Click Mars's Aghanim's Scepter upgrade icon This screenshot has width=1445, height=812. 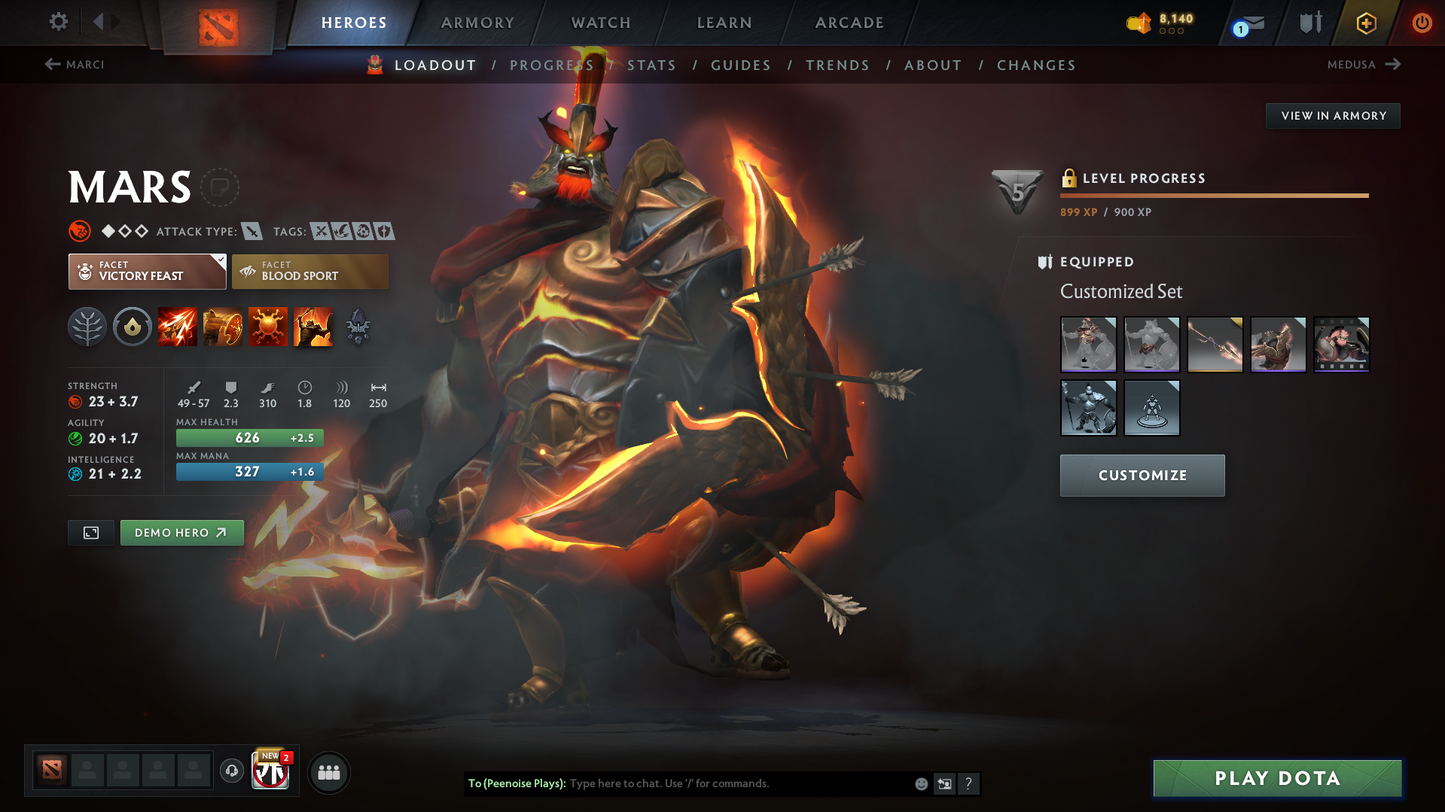click(x=357, y=327)
